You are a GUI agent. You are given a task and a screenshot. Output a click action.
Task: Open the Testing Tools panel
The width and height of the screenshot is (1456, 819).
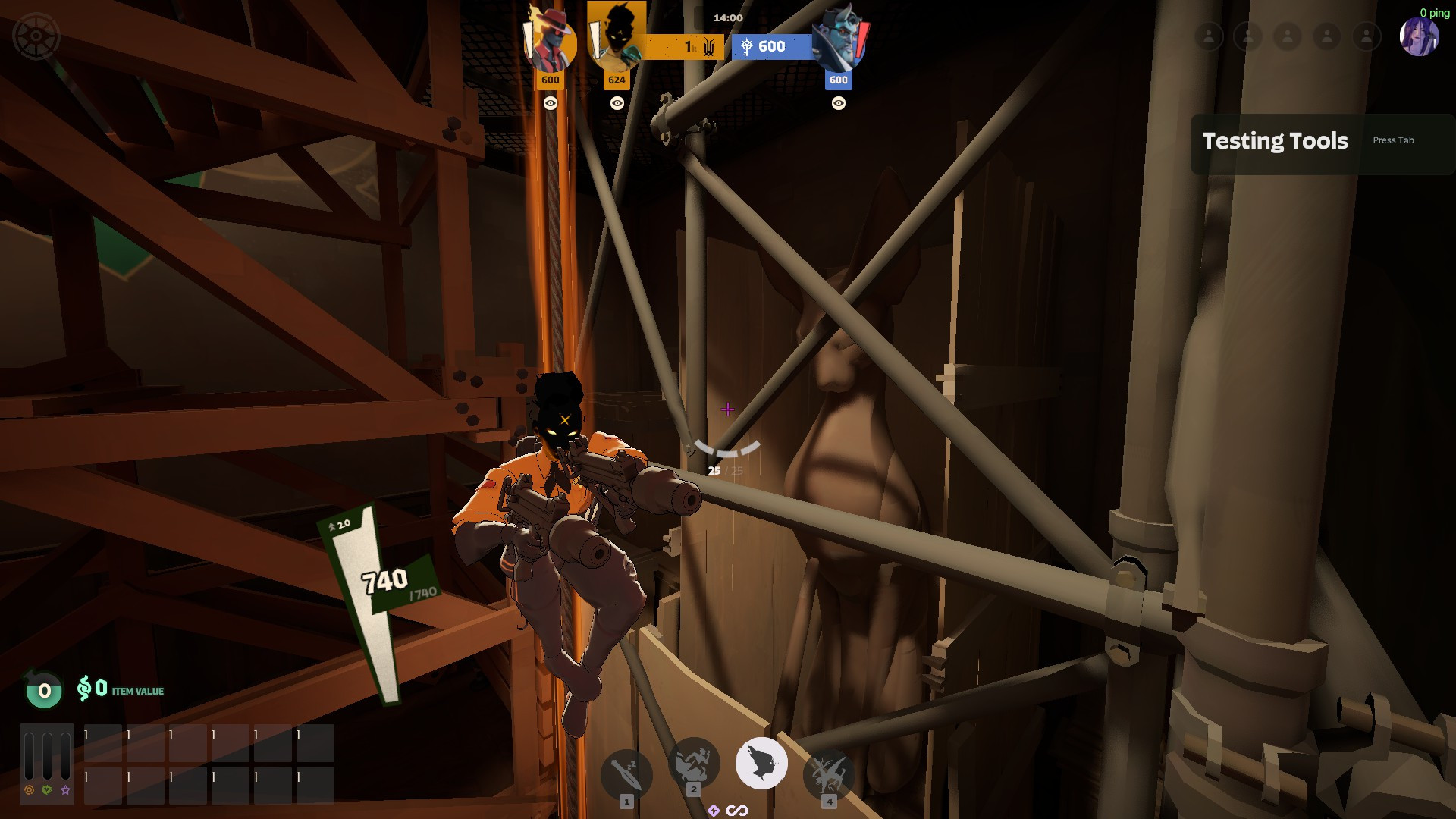(x=1276, y=142)
